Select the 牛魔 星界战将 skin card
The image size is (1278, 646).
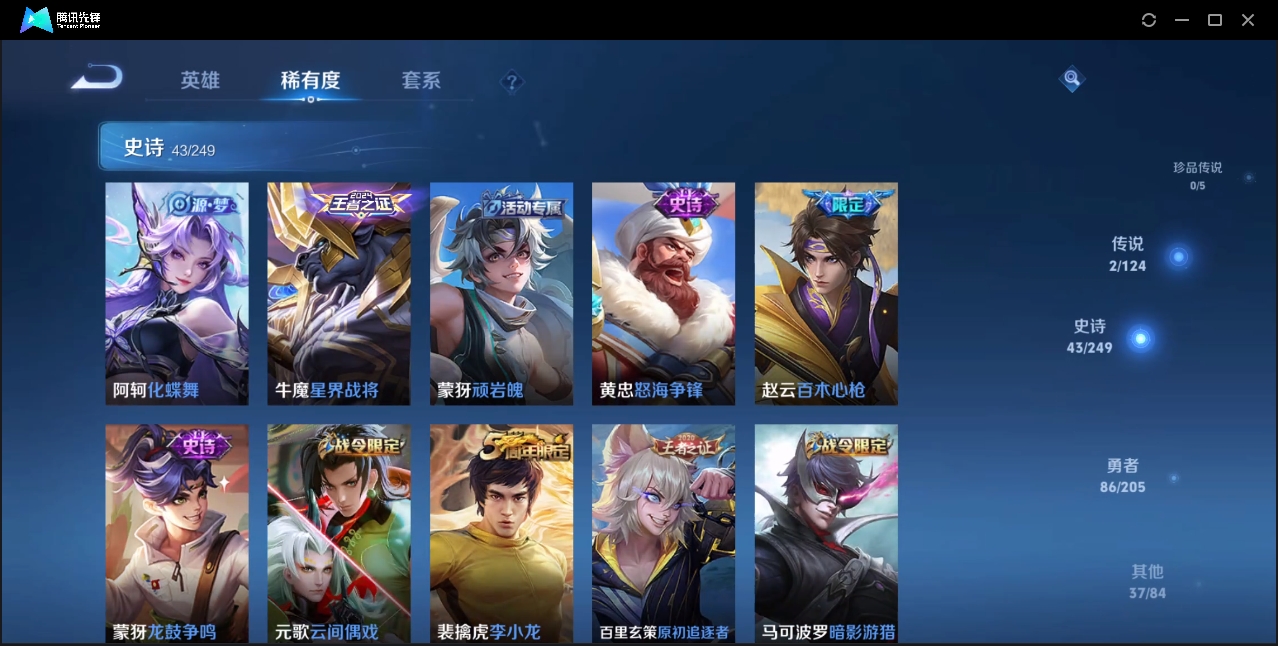[x=339, y=293]
